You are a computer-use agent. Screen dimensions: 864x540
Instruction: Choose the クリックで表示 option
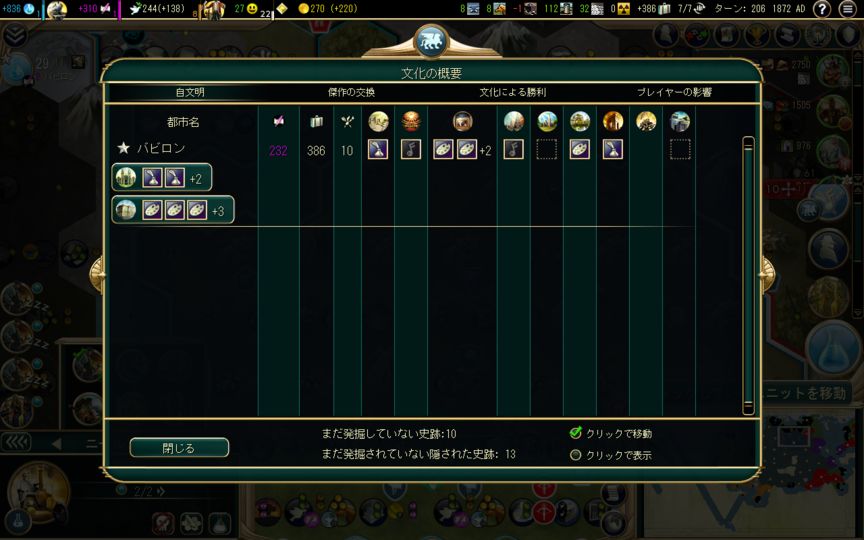click(x=576, y=455)
